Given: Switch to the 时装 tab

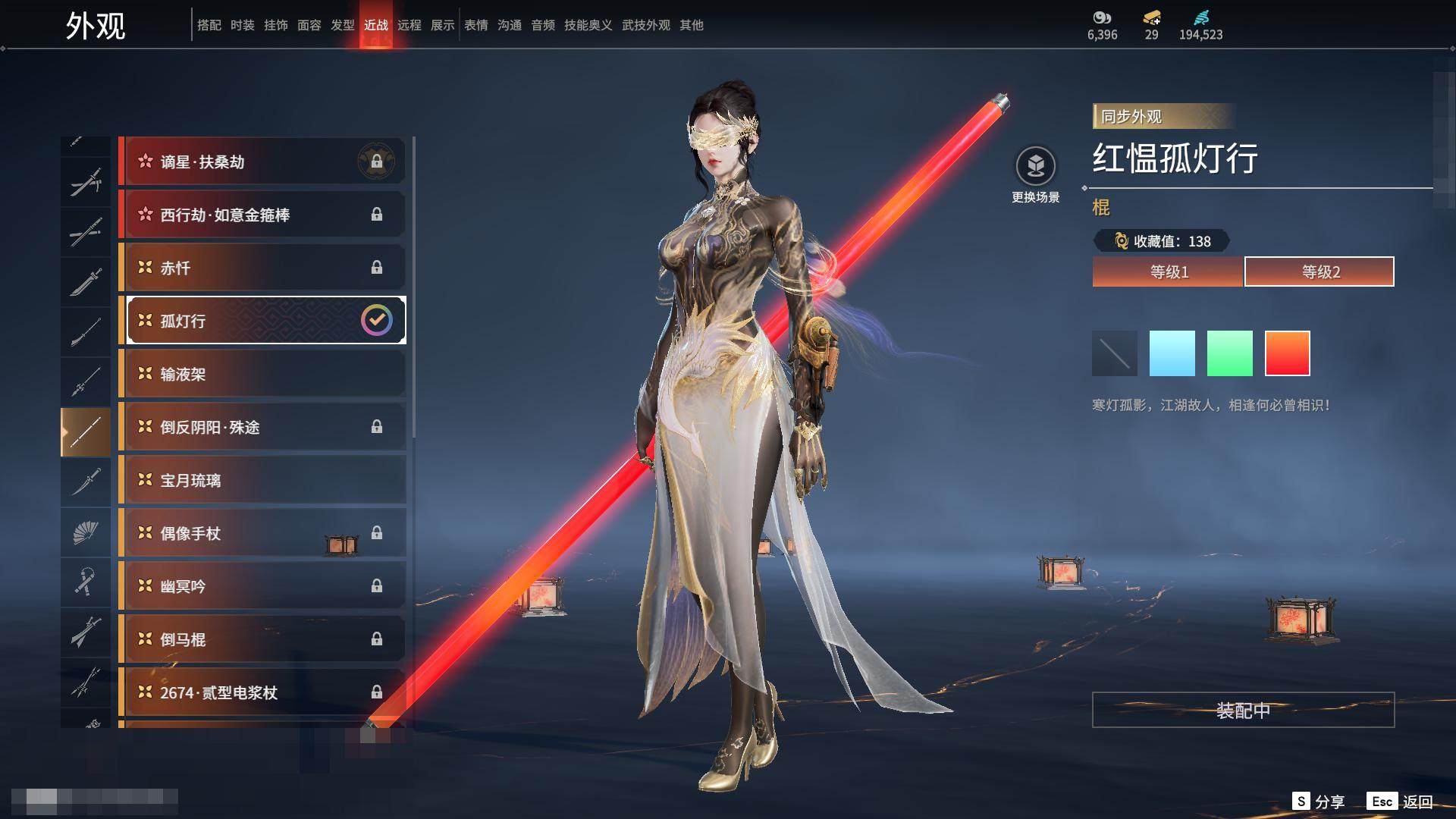Looking at the screenshot, I should click(x=243, y=25).
